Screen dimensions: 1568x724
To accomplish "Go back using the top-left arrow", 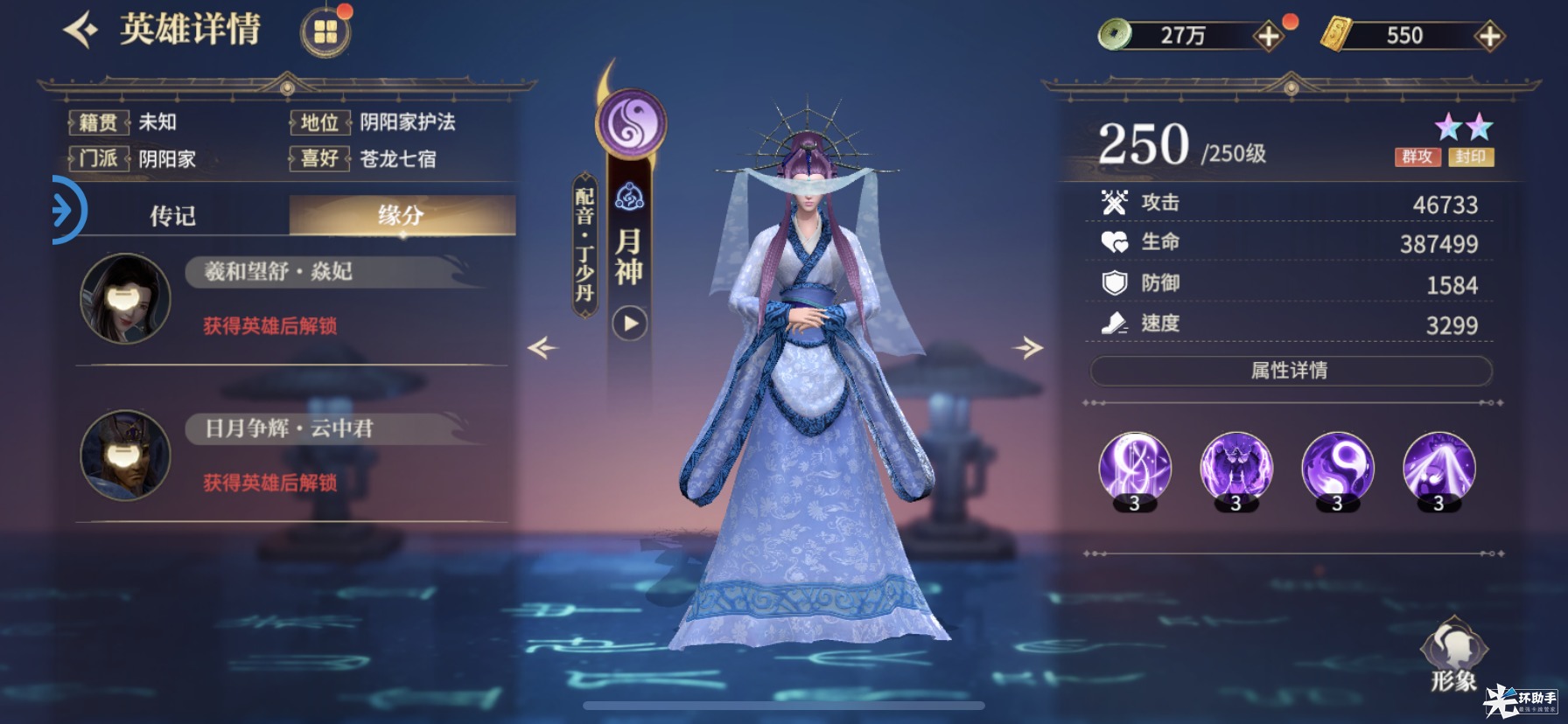I will click(x=80, y=31).
